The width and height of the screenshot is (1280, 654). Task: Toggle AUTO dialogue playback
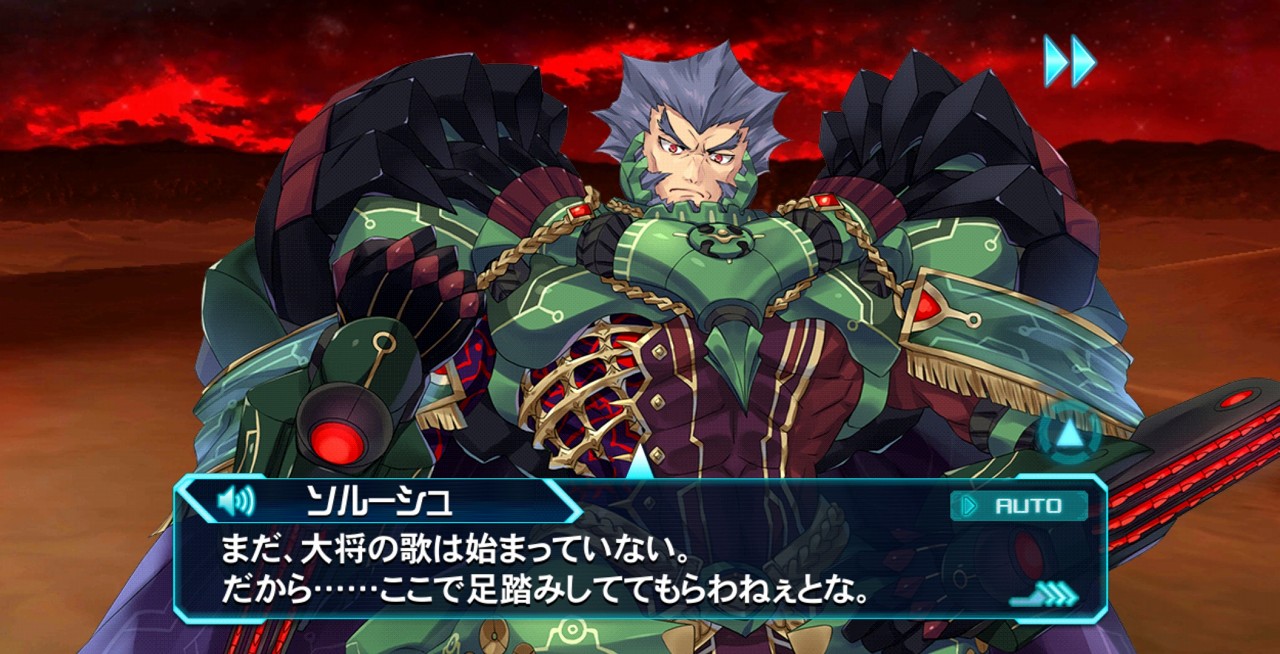tap(1018, 506)
